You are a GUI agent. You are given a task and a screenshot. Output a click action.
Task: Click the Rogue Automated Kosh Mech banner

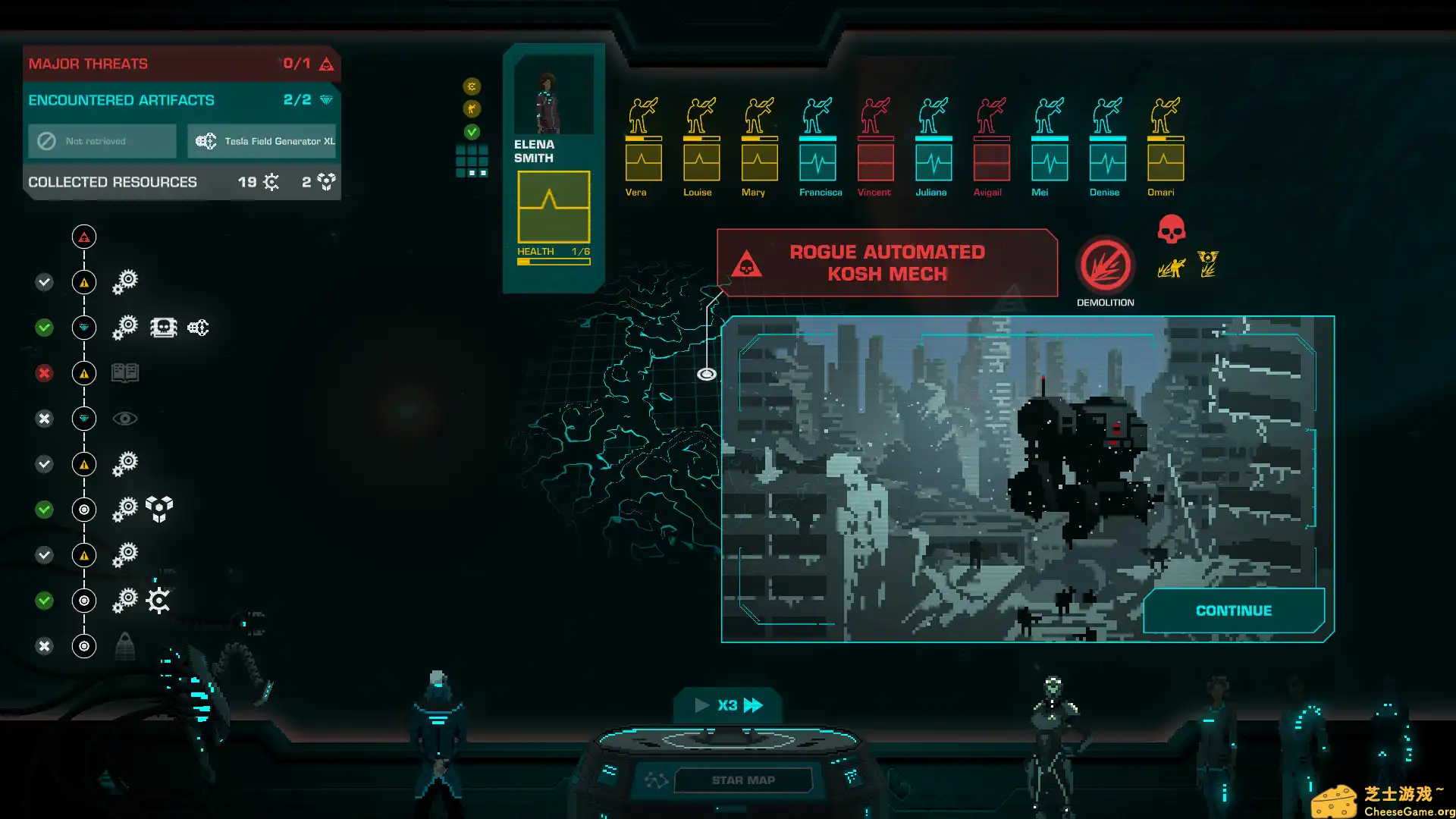pos(886,263)
